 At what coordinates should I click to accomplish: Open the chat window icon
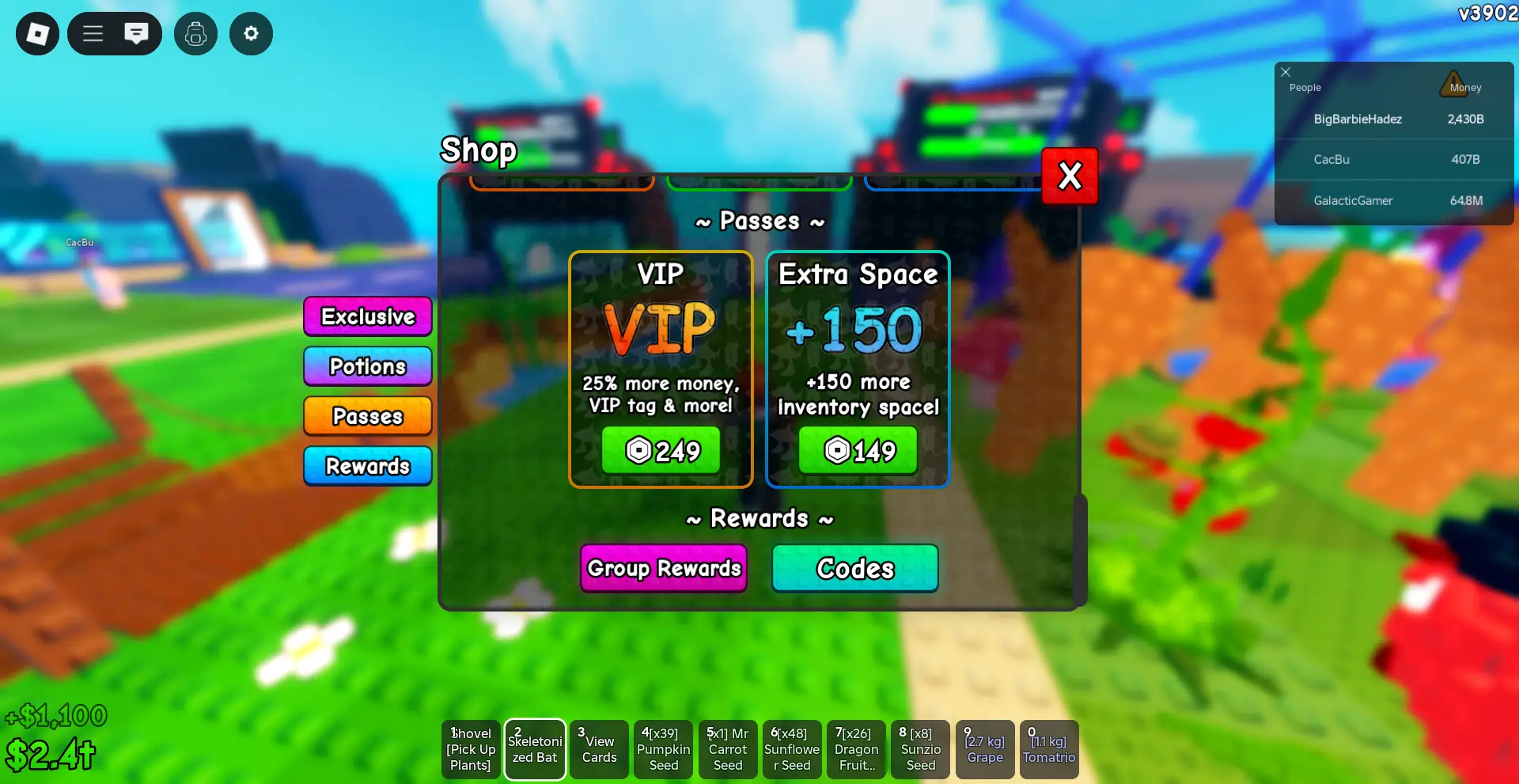[x=137, y=33]
